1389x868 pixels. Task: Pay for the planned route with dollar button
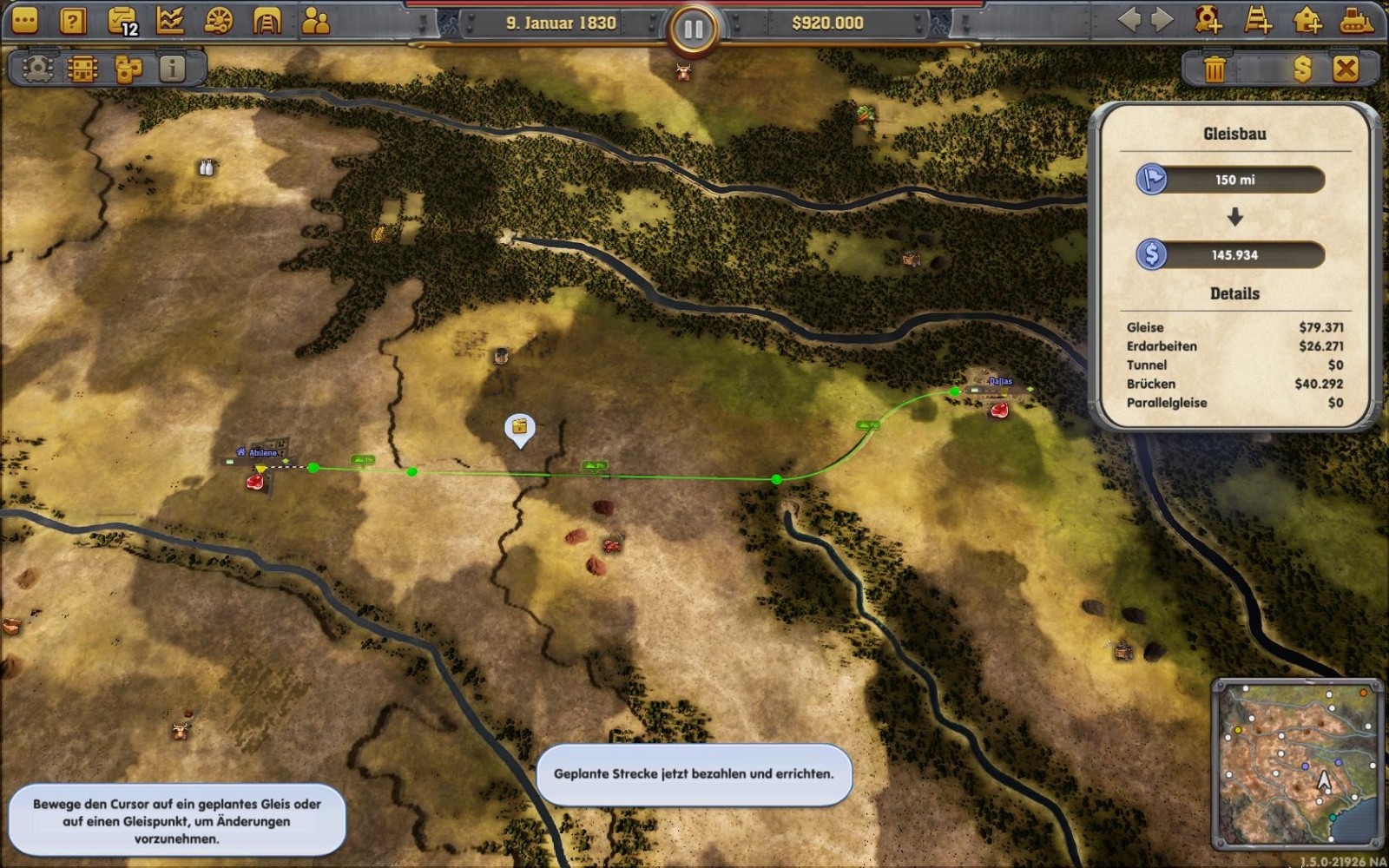pyautogui.click(x=1302, y=69)
